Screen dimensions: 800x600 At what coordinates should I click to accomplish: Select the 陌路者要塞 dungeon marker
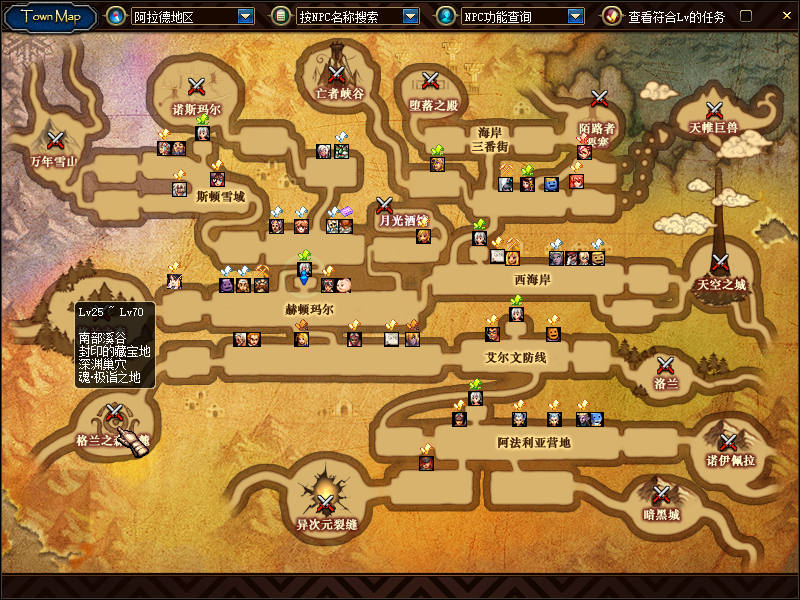tap(600, 98)
